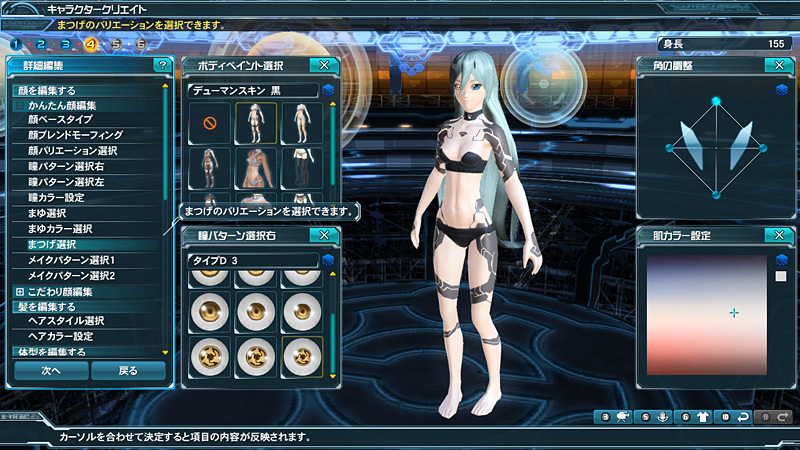Select 顔ブレンドモーフィング in the edit list
The width and height of the screenshot is (800, 450).
(x=75, y=134)
